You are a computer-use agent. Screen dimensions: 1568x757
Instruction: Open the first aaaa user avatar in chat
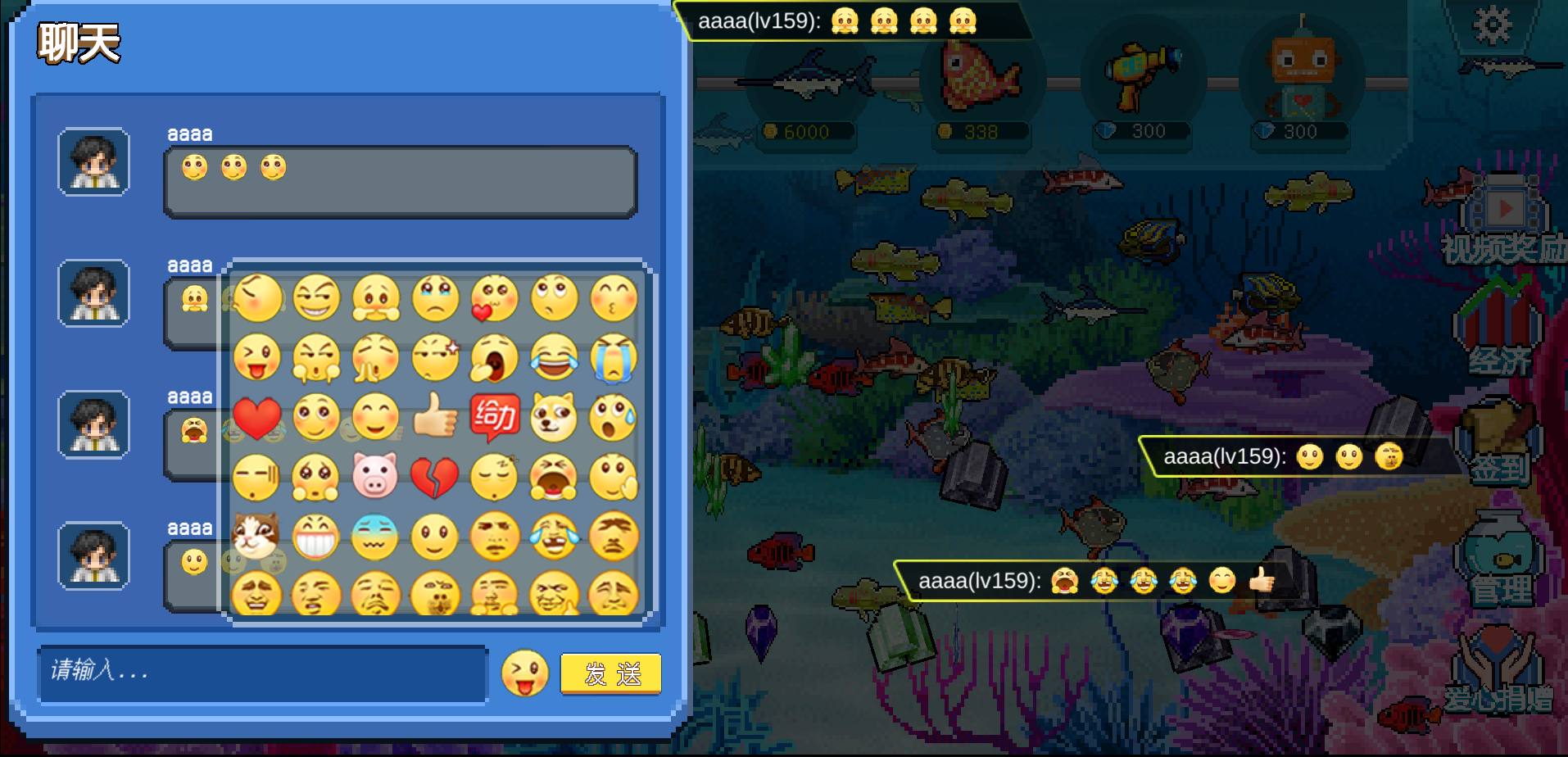93,162
